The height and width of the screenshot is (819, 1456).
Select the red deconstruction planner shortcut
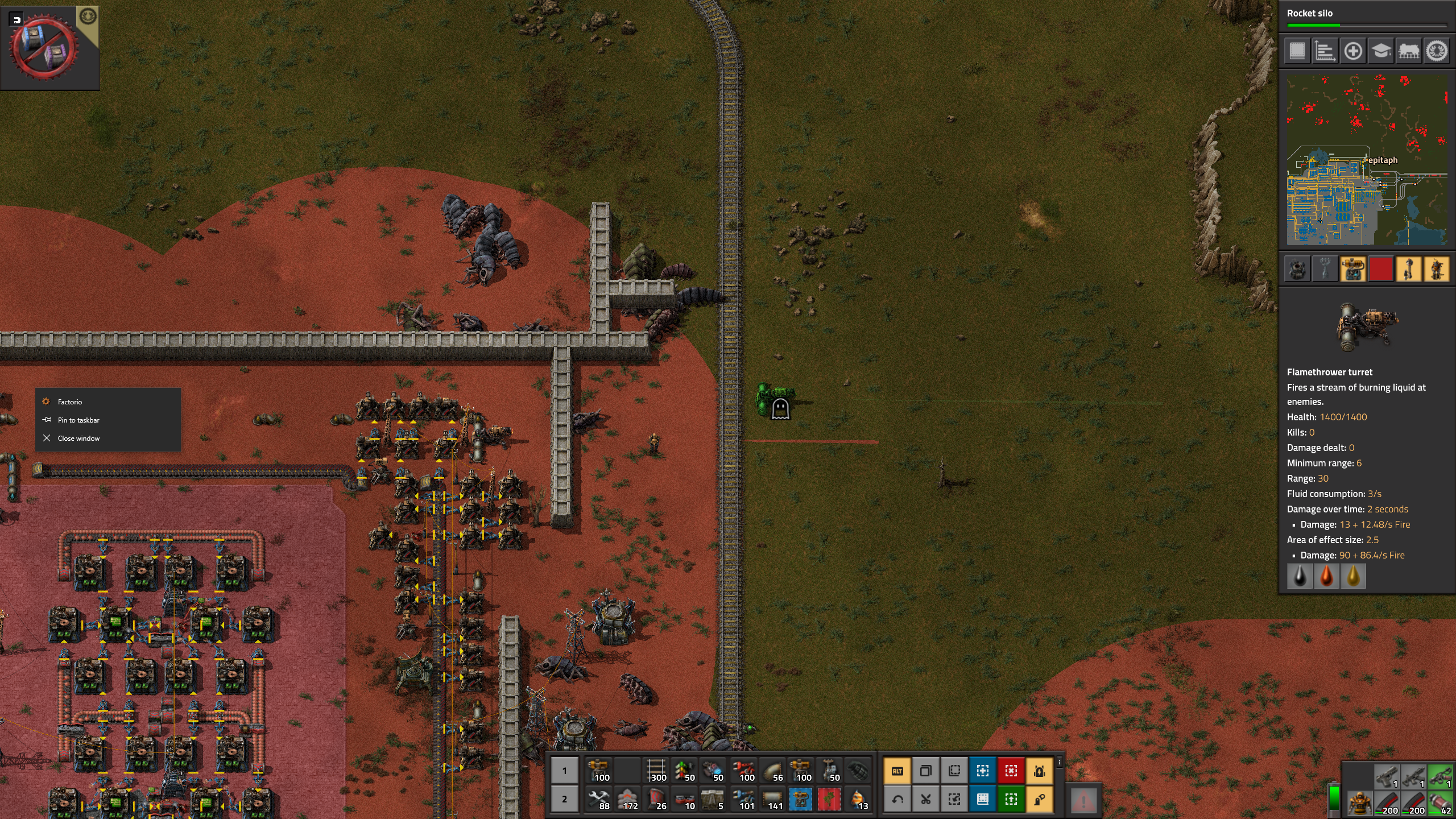pos(1011,771)
